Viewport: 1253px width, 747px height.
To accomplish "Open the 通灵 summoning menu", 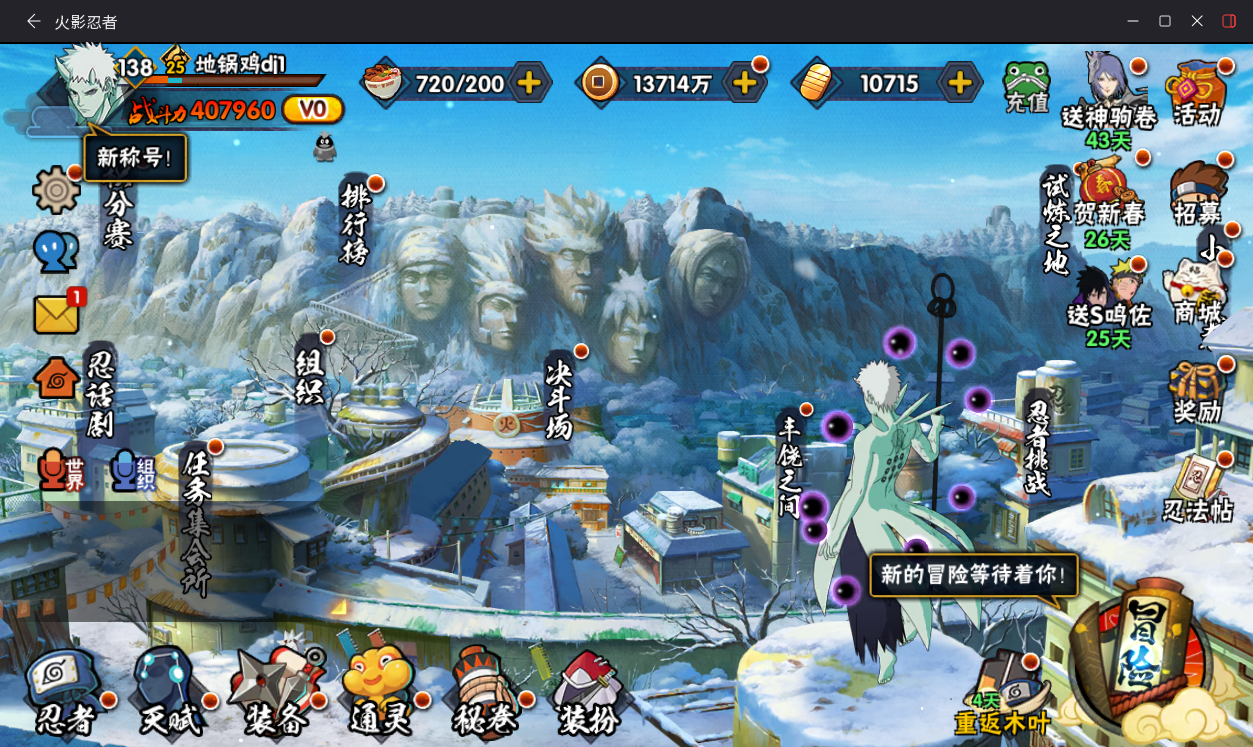I will click(x=378, y=690).
